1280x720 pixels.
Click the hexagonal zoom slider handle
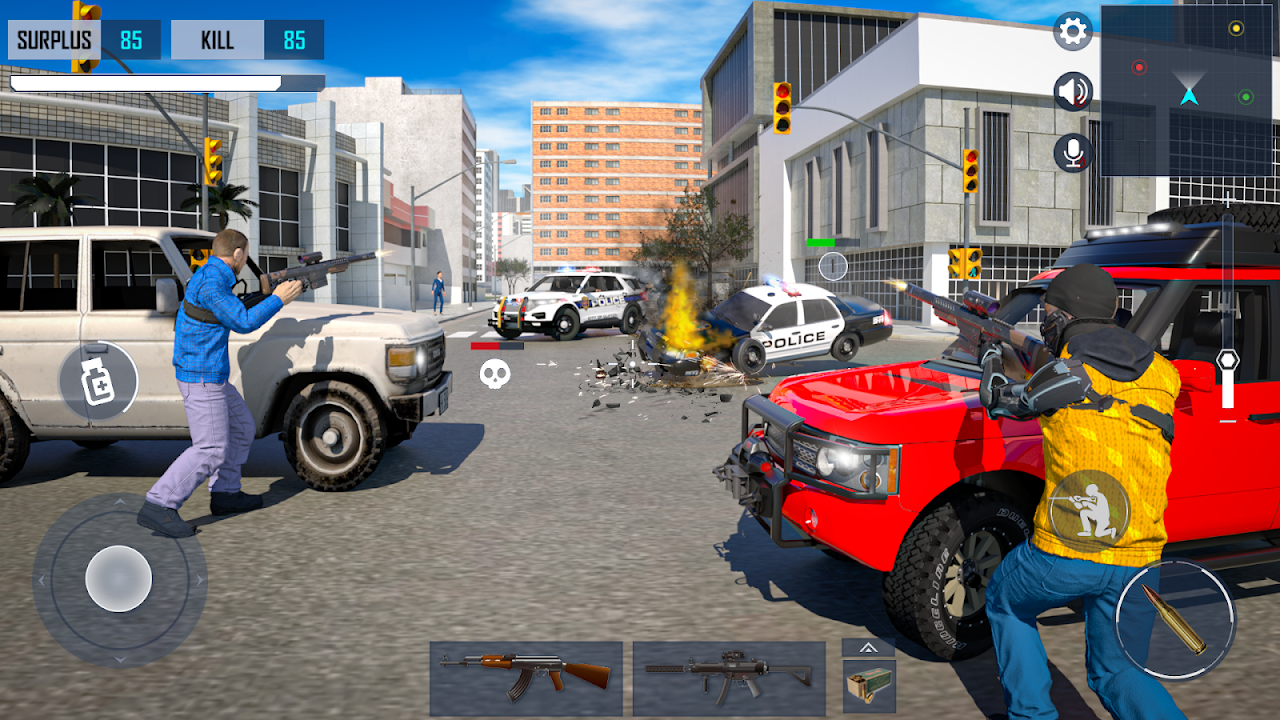coord(1228,360)
